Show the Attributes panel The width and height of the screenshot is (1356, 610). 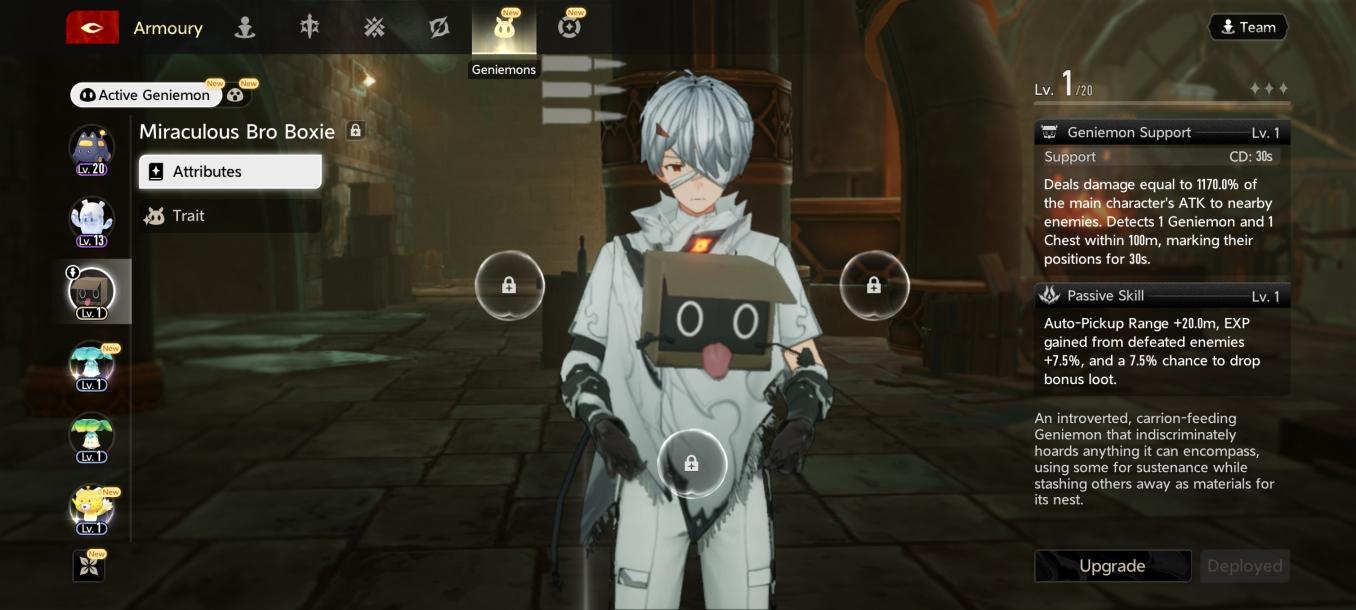(x=230, y=172)
